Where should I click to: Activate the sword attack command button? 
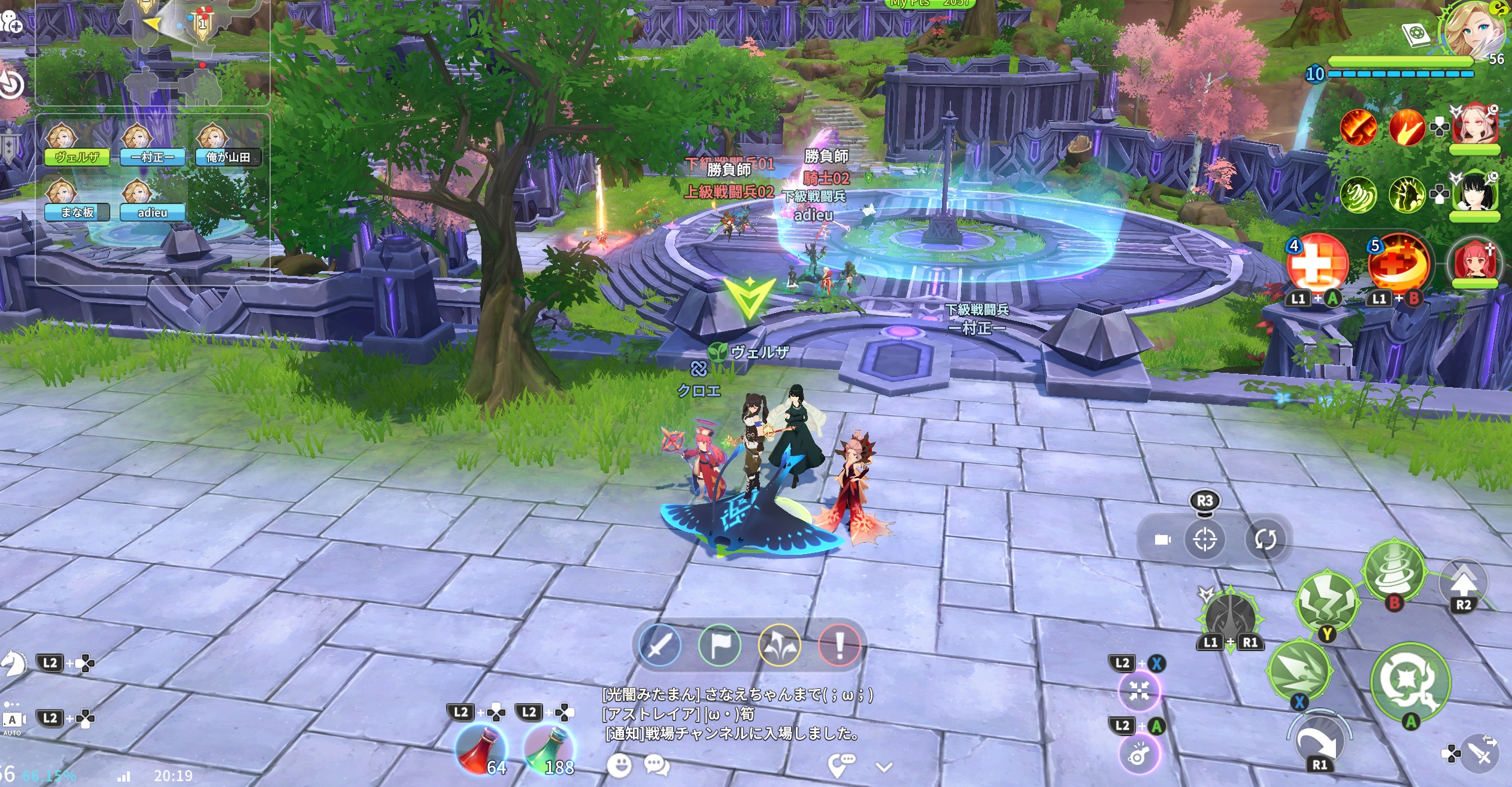pyautogui.click(x=659, y=645)
